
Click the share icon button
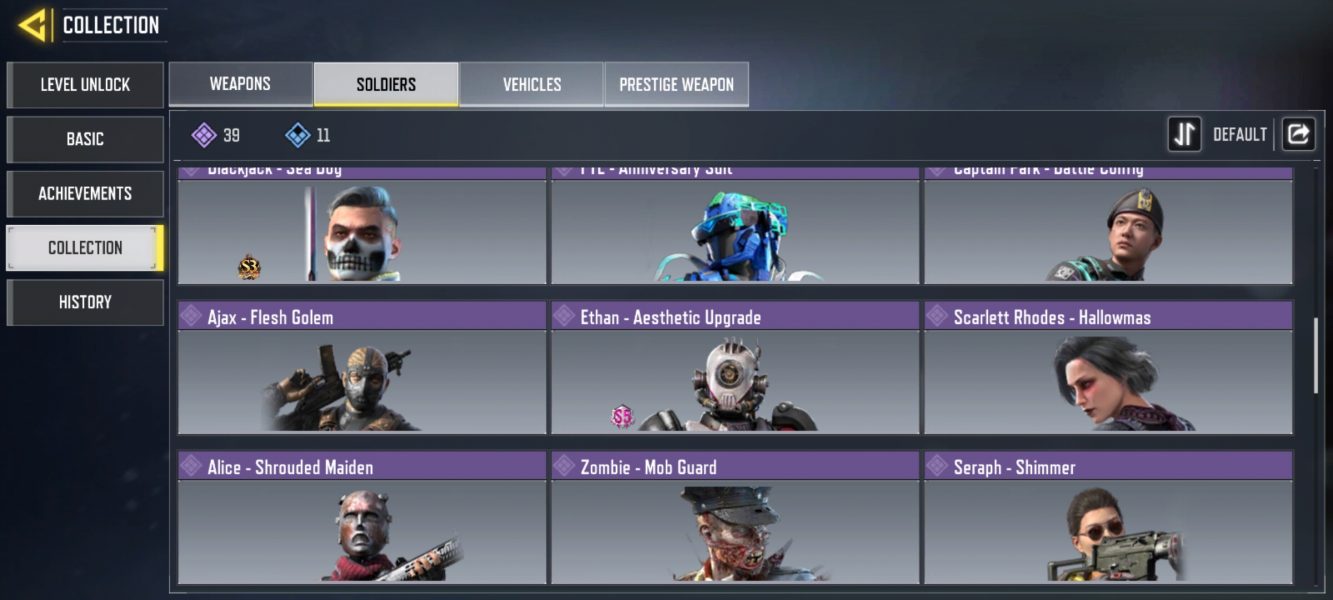pyautogui.click(x=1298, y=134)
